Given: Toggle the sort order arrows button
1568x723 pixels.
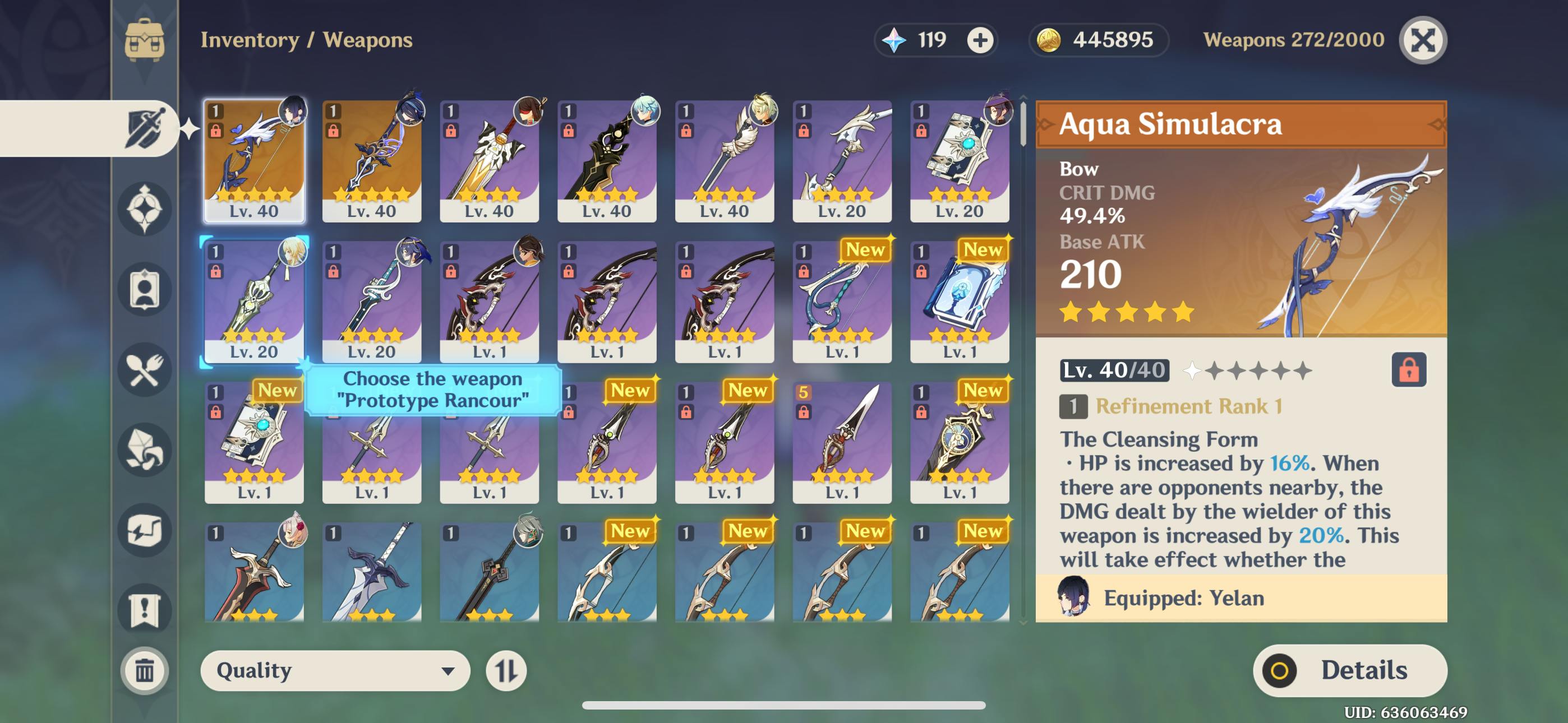Looking at the screenshot, I should tap(506, 670).
